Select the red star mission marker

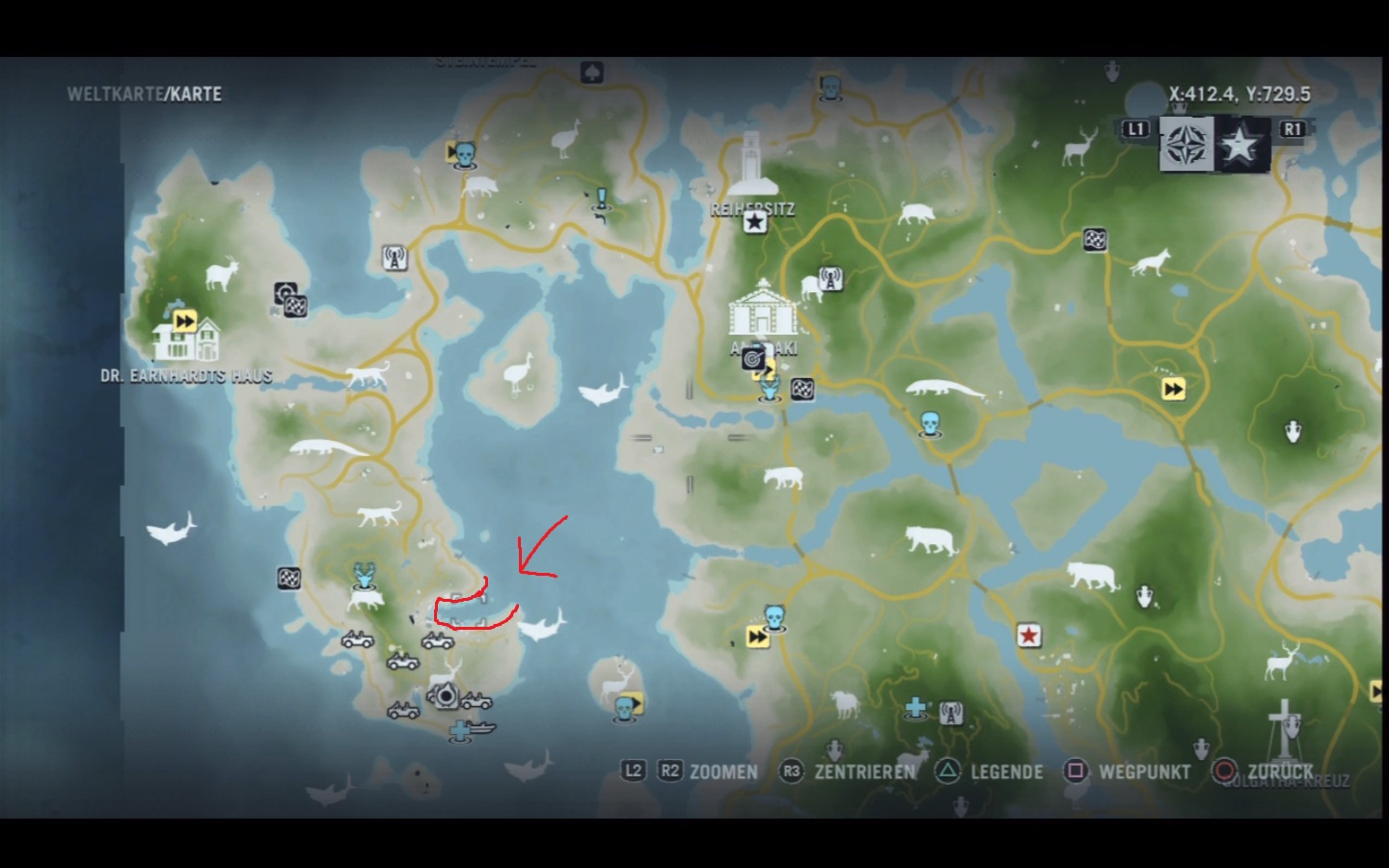[x=1029, y=636]
